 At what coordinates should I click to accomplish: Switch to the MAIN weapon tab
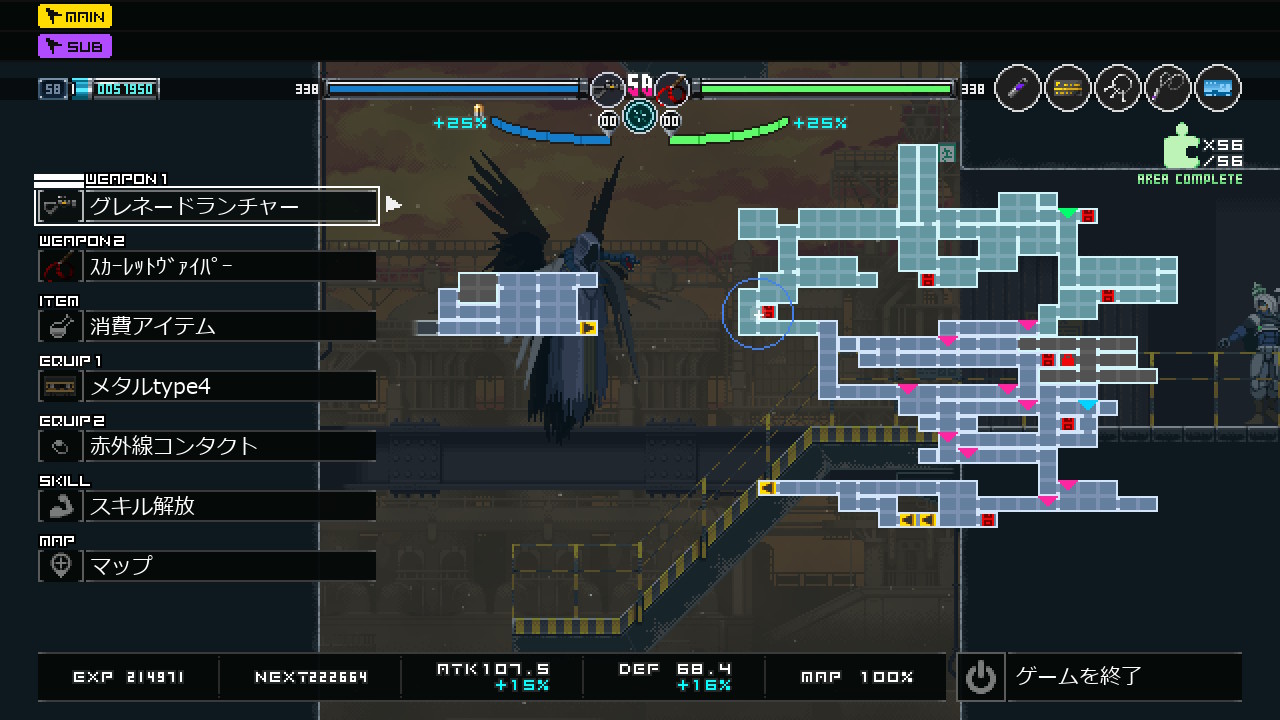(x=75, y=16)
